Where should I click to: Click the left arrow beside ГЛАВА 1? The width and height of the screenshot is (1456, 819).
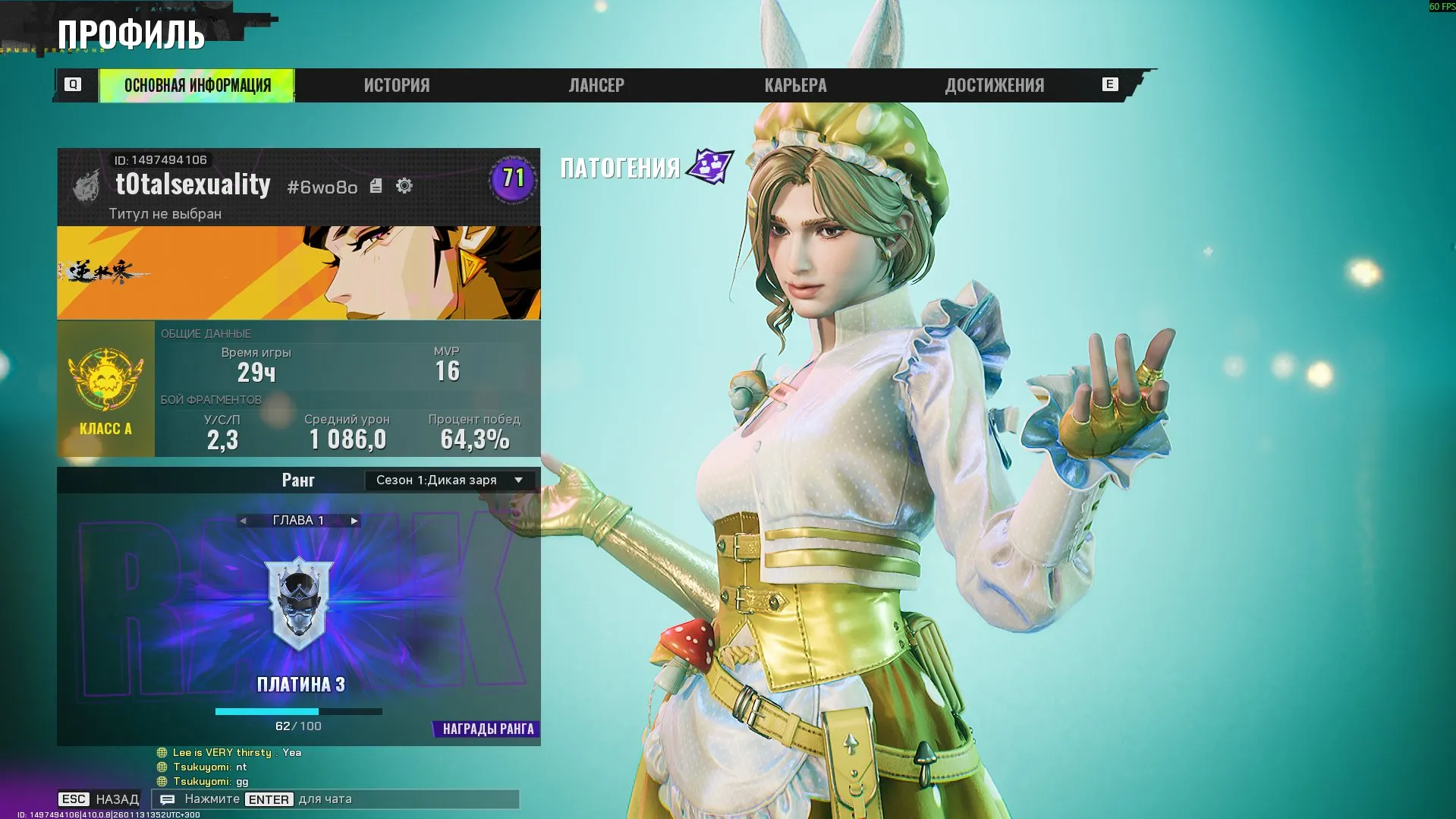[244, 521]
